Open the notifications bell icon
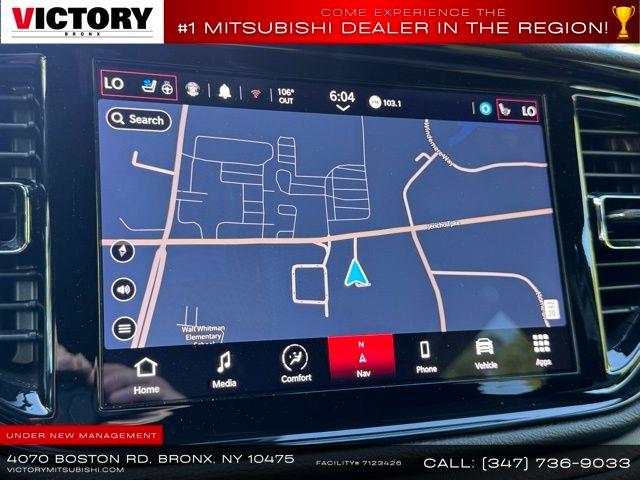Viewport: 640px width, 480px height. pos(225,91)
